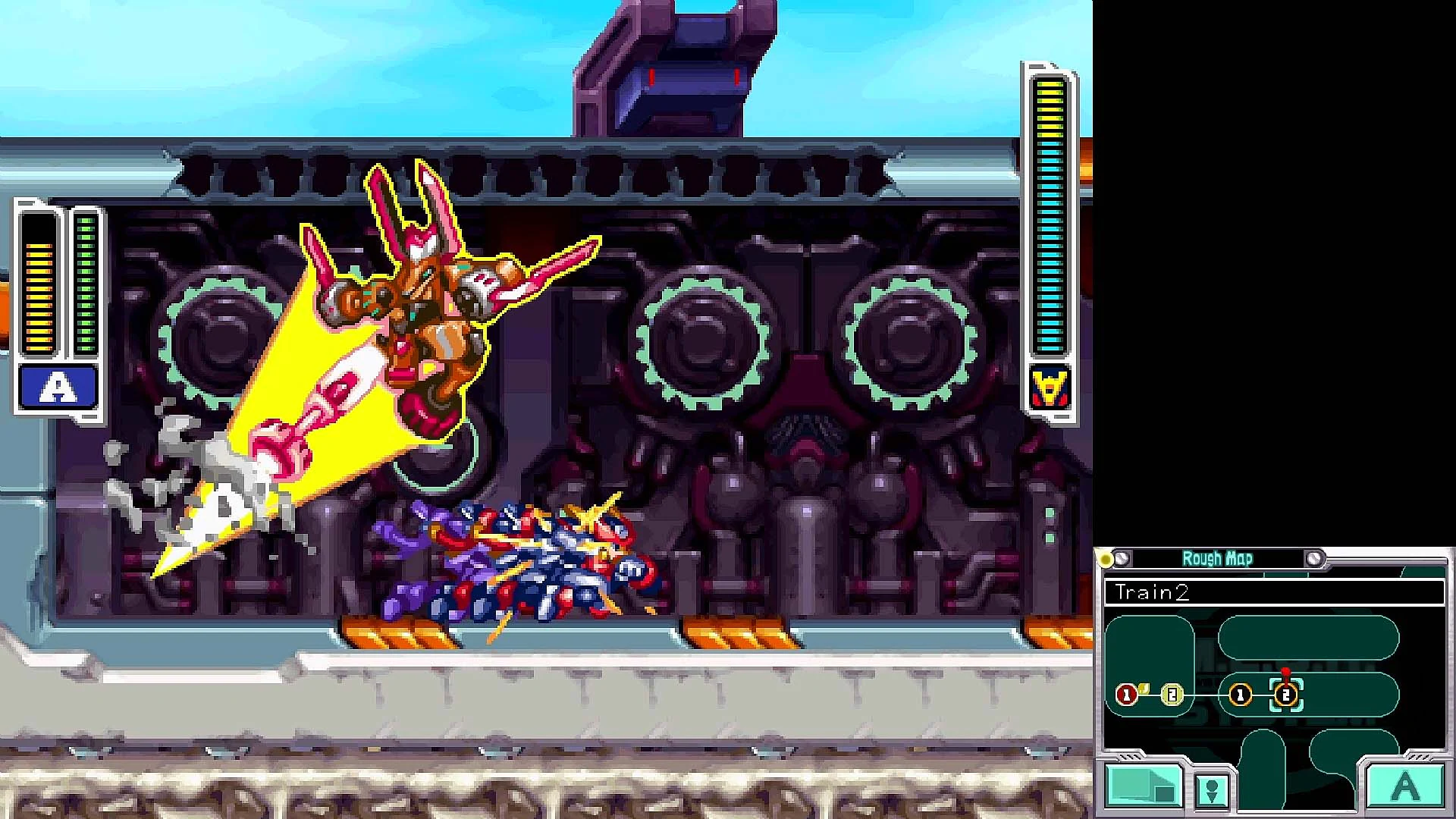Click the right screw on the Rough Map header
The image size is (1456, 819).
(x=1314, y=558)
